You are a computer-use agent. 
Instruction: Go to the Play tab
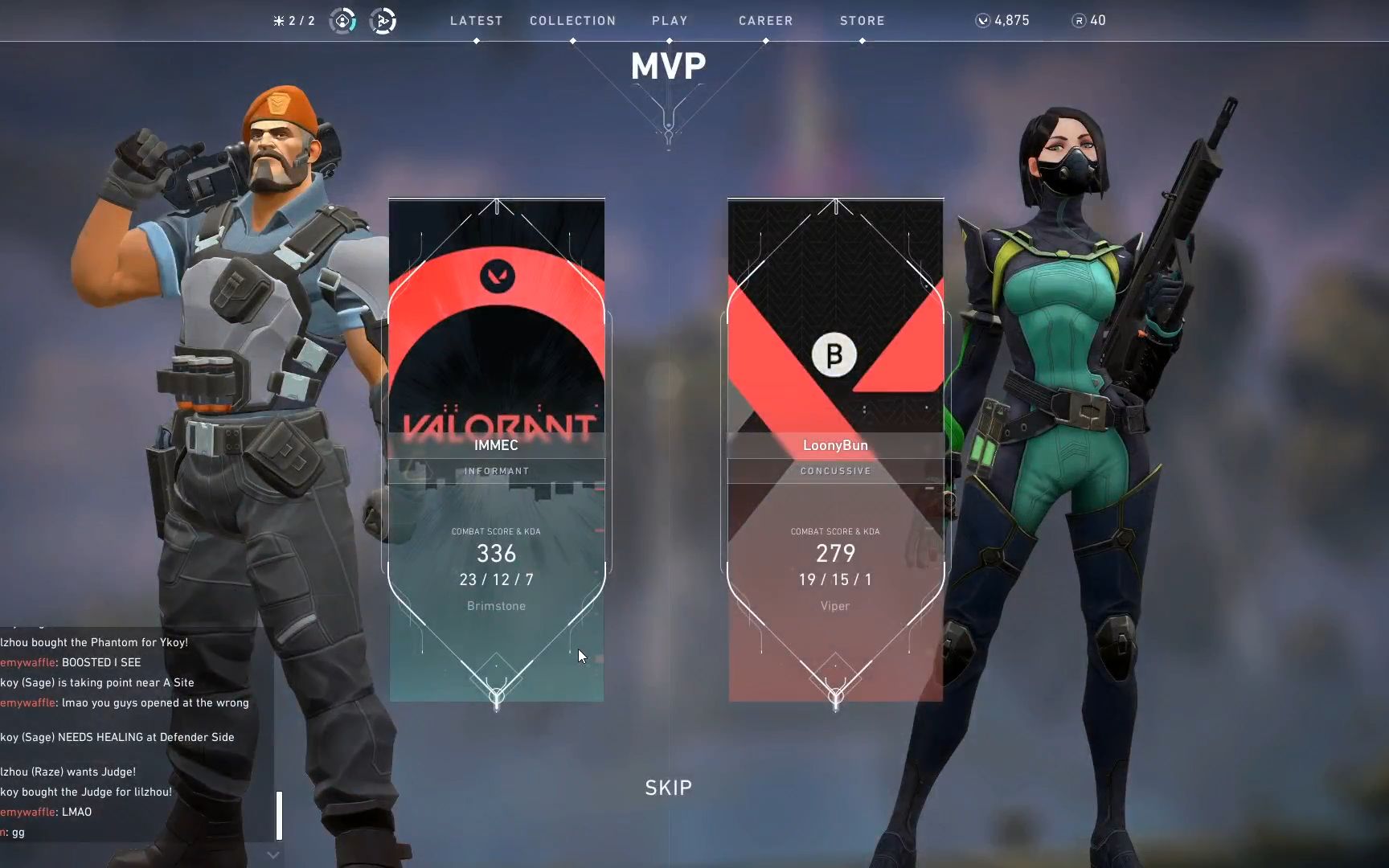(x=670, y=21)
